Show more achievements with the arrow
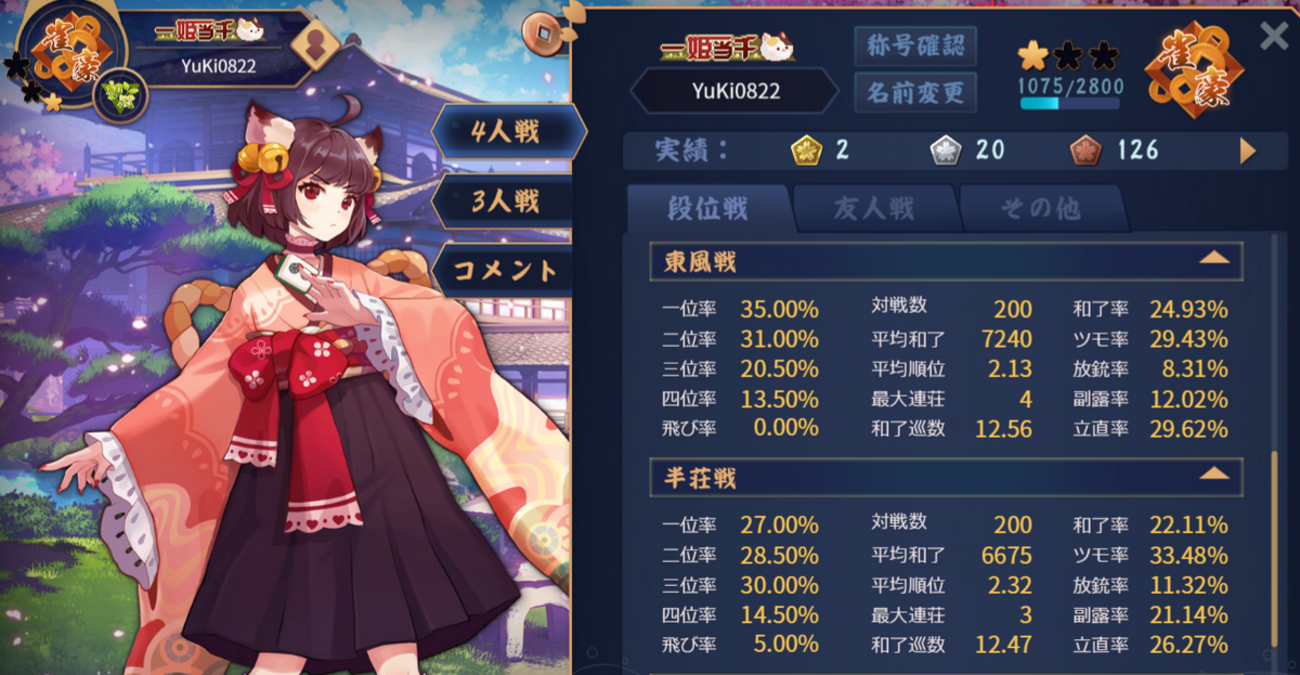Screen dimensions: 1300x675 click(x=1247, y=151)
